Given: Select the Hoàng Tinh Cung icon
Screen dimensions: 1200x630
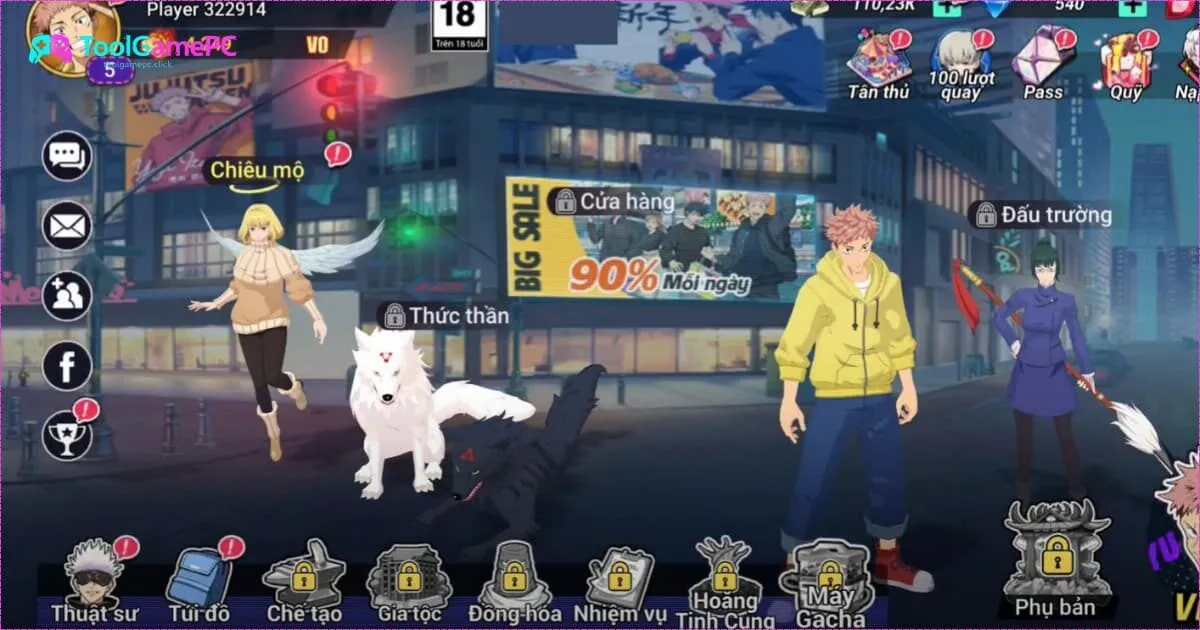Looking at the screenshot, I should (x=725, y=580).
